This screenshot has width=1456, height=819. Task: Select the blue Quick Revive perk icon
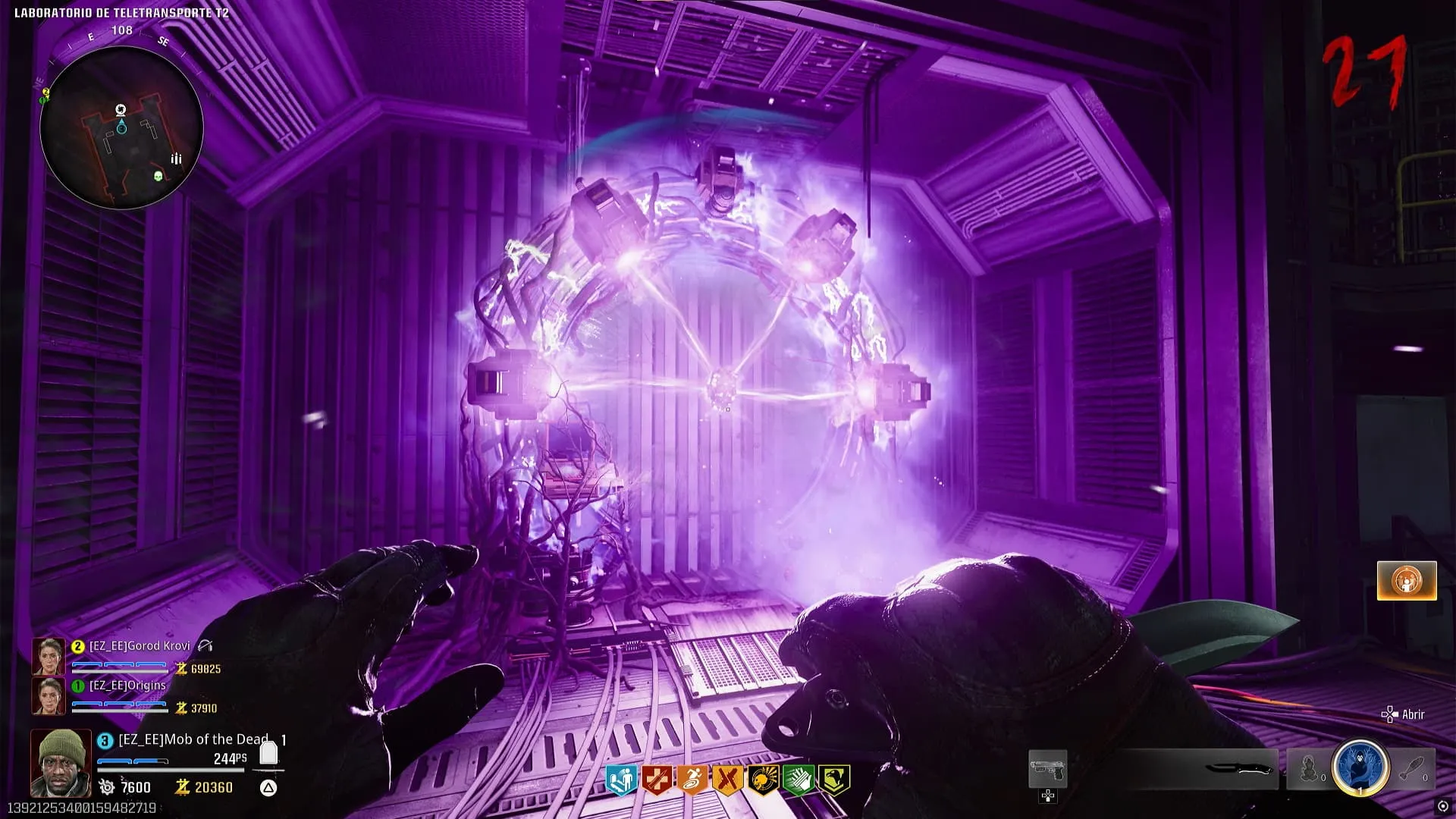(621, 780)
